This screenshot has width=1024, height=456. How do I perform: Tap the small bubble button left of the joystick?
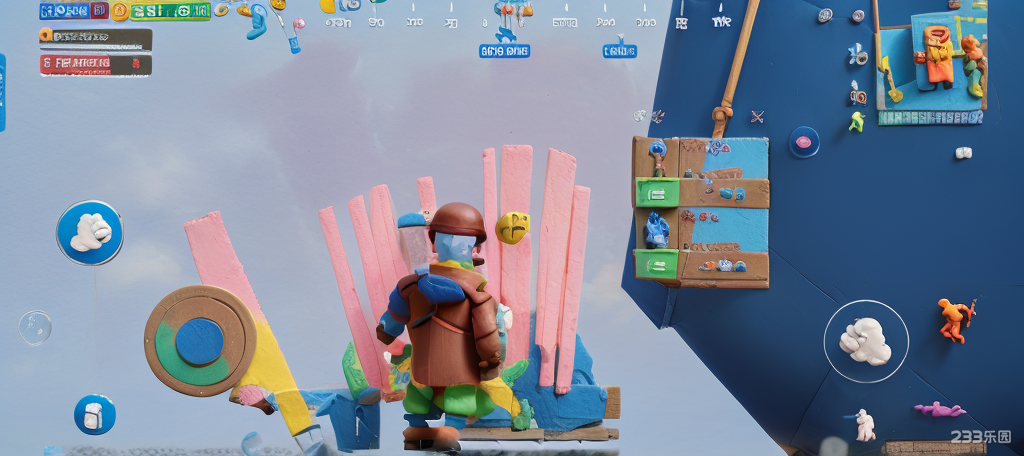(x=35, y=327)
